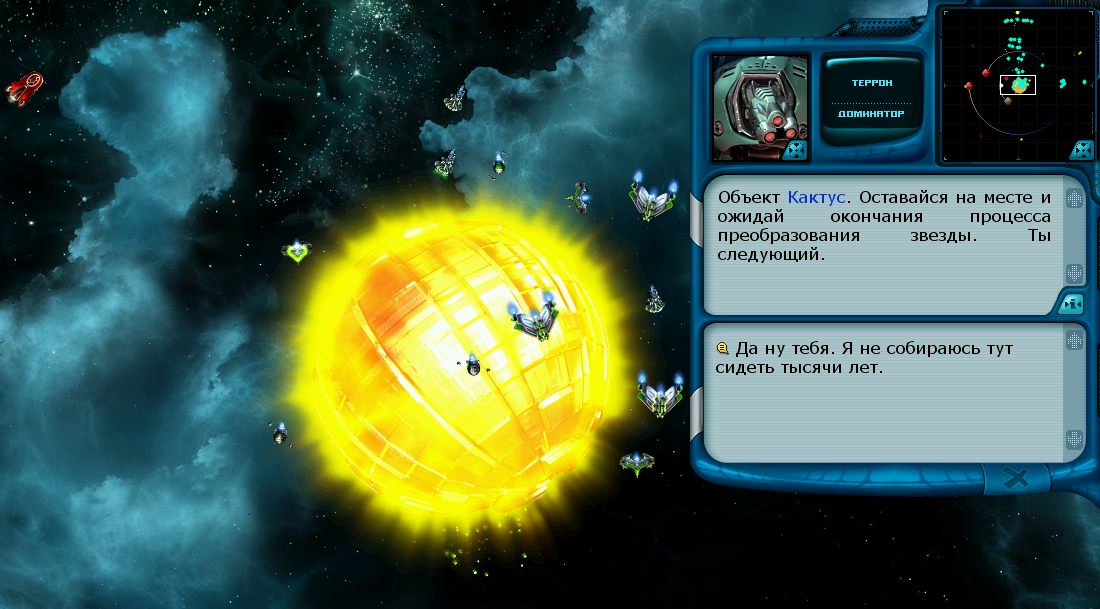Expand the minimap using its corner button
Viewport: 1100px width, 609px height.
tap(1081, 150)
